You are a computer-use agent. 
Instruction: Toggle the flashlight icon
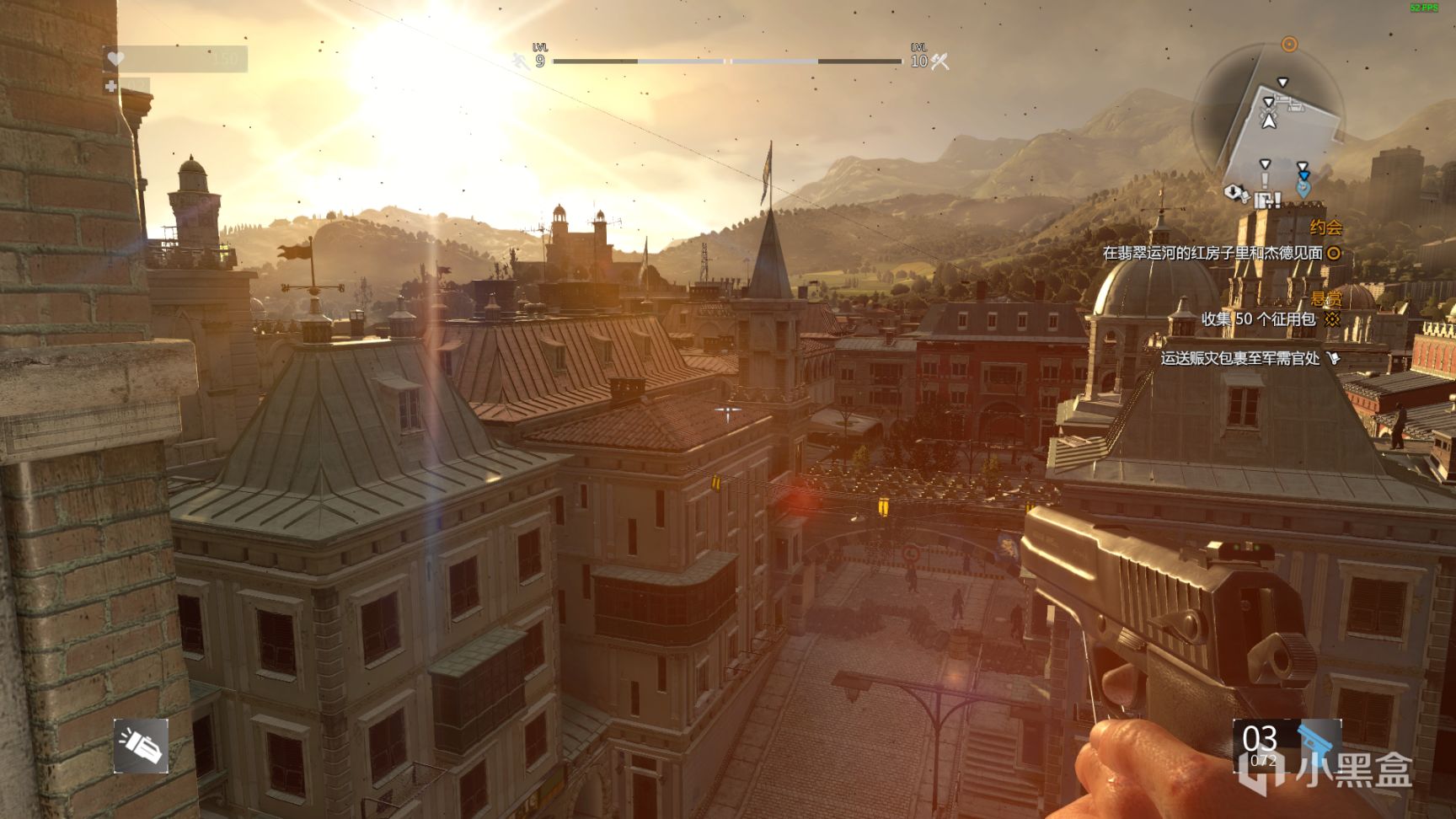(141, 746)
